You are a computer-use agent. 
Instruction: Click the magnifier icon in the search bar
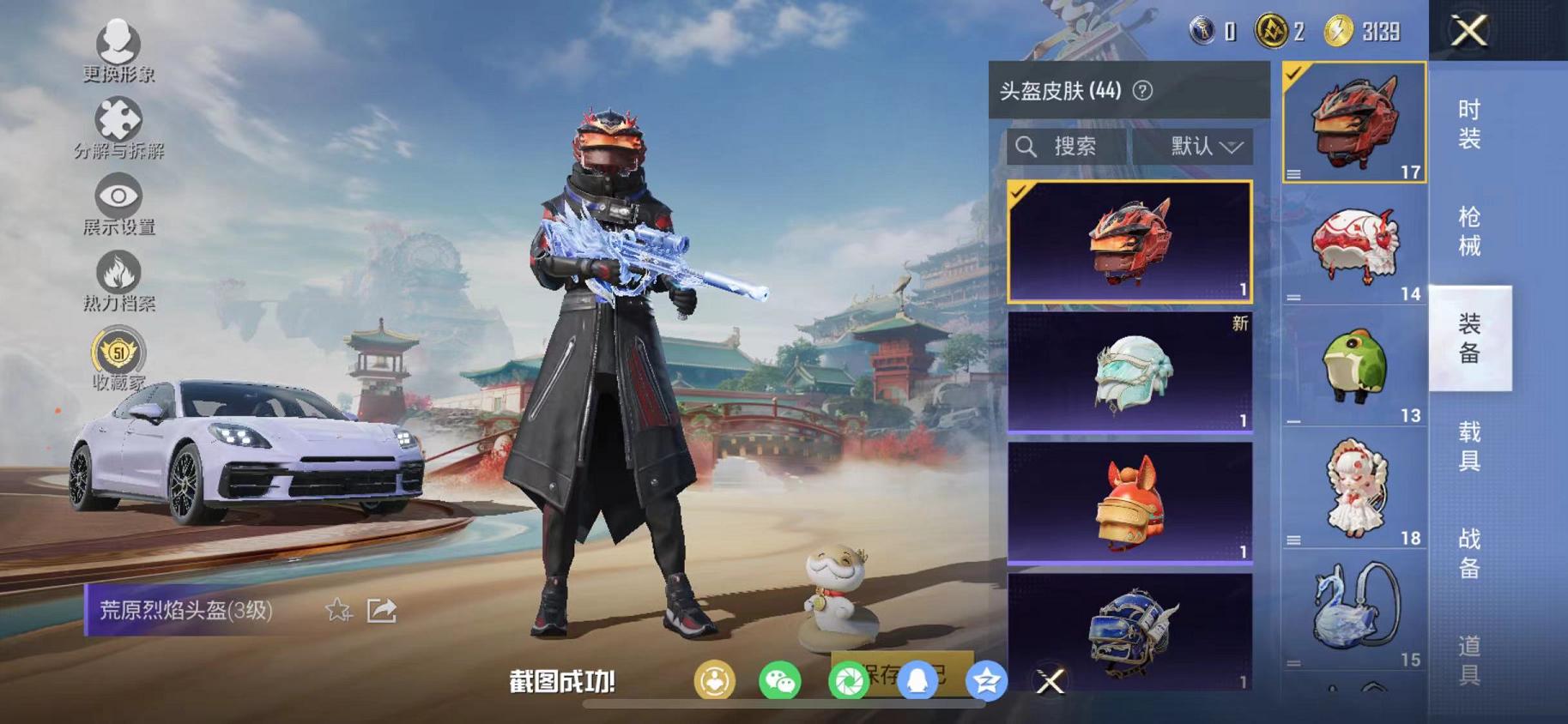[1026, 146]
